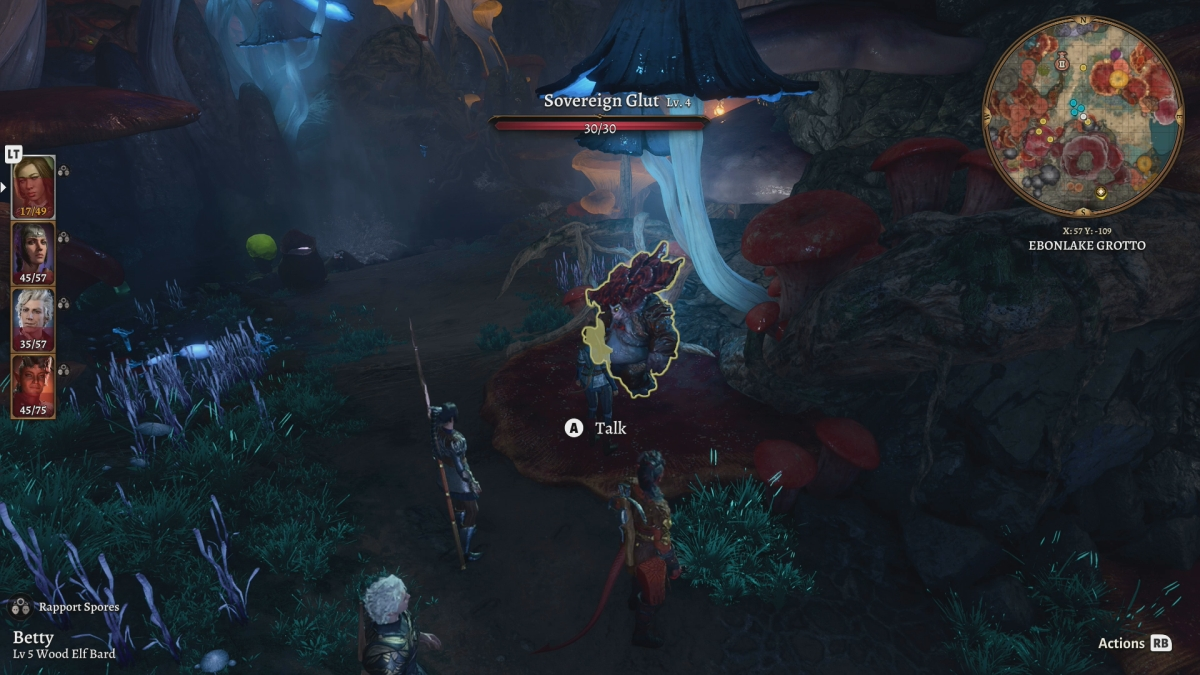This screenshot has height=675, width=1200.
Task: Choose the white-haired companion portrait with 35/57 HP
Action: pos(33,319)
